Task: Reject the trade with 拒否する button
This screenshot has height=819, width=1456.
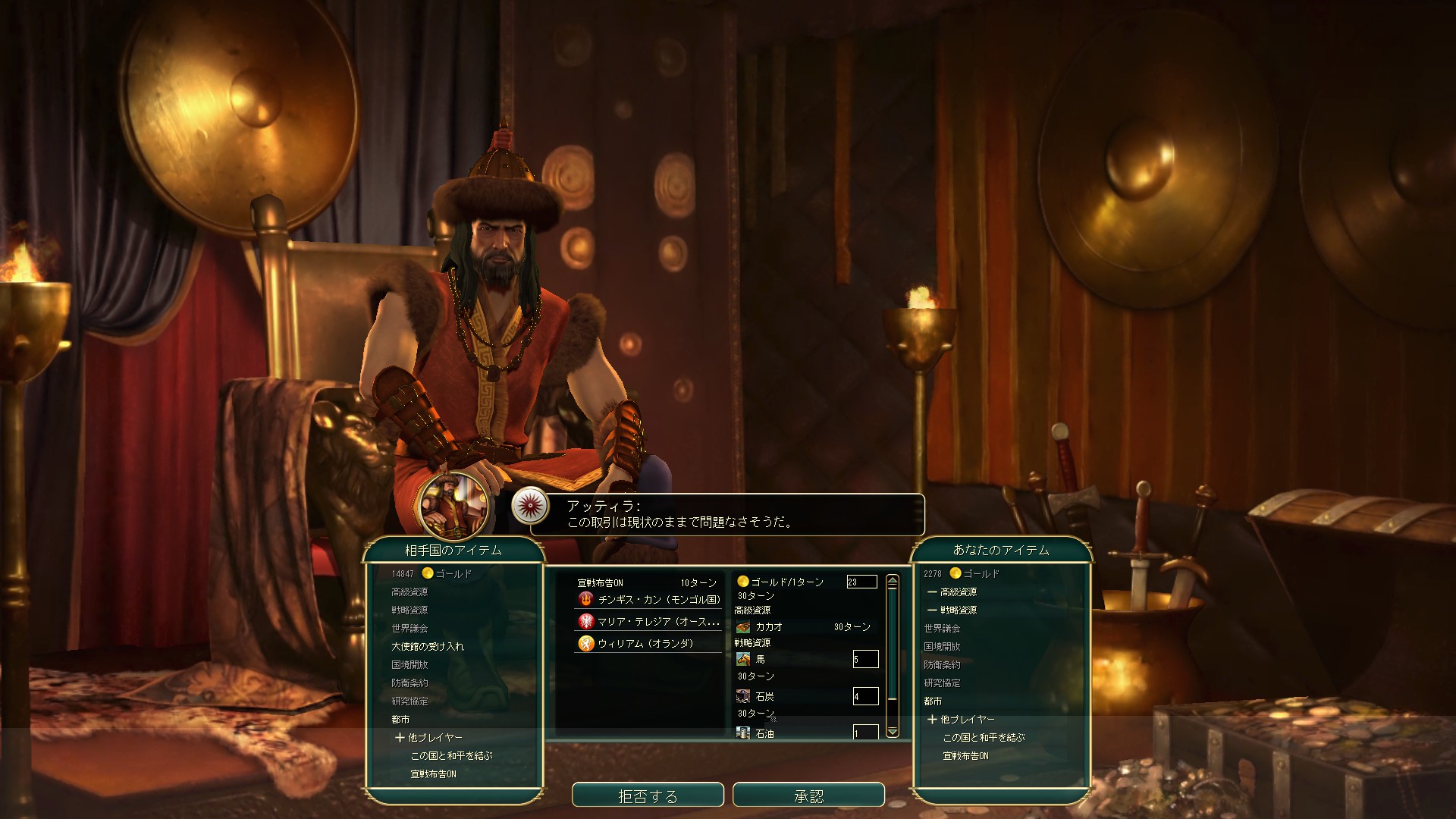Action: tap(648, 795)
